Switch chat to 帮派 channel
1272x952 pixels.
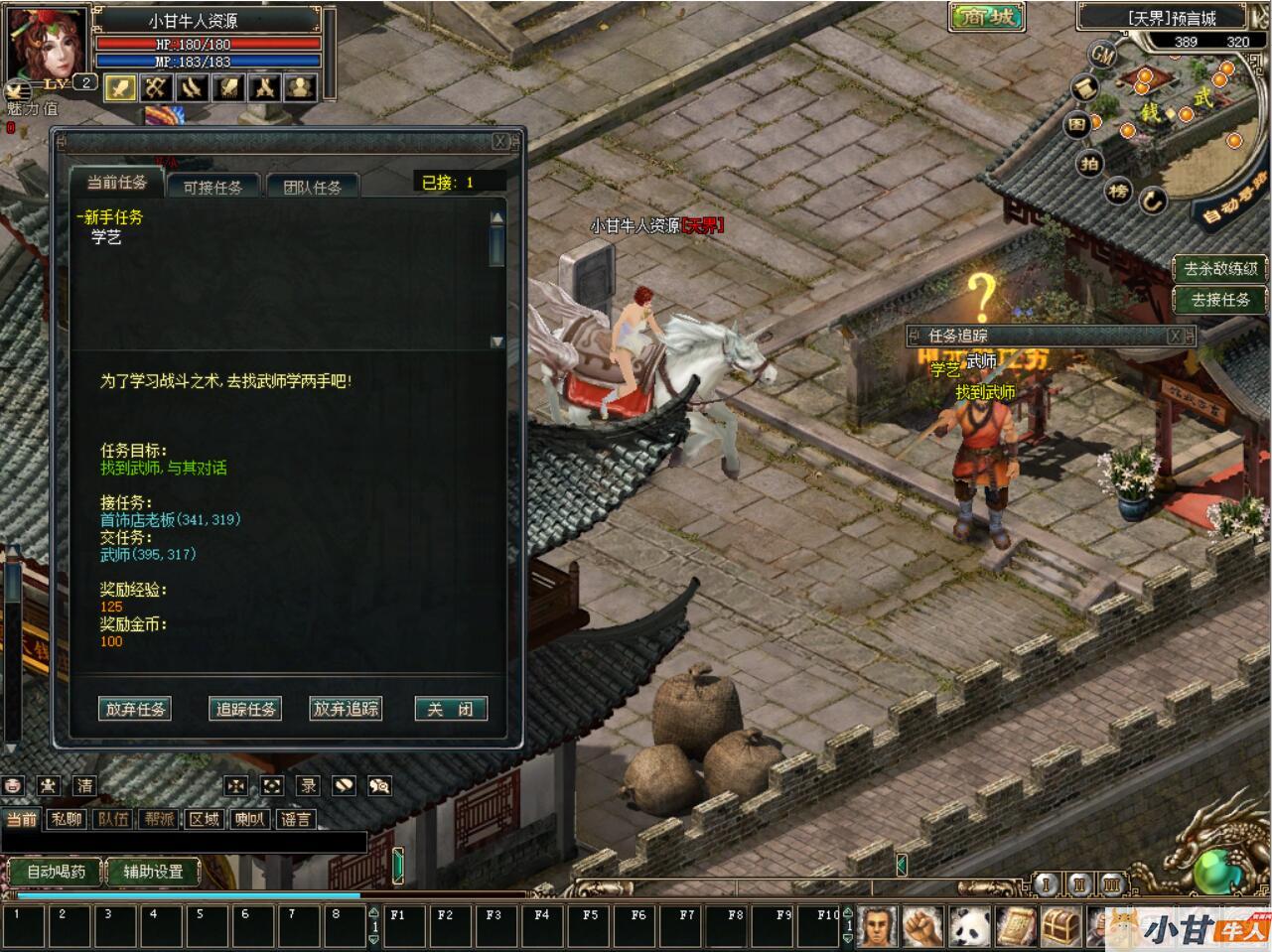[x=159, y=819]
